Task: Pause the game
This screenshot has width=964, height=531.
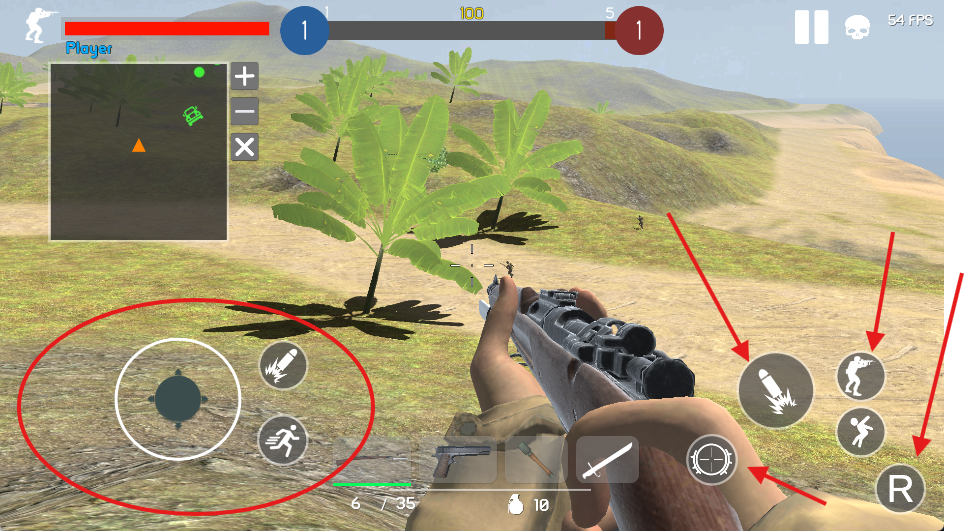Action: pyautogui.click(x=811, y=27)
